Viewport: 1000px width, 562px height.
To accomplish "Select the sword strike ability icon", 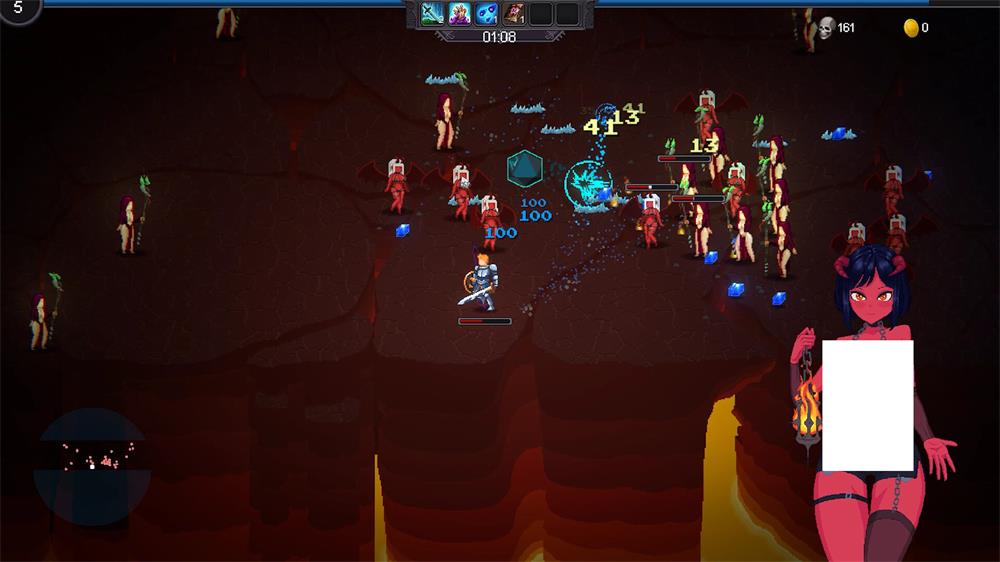I will (x=432, y=13).
